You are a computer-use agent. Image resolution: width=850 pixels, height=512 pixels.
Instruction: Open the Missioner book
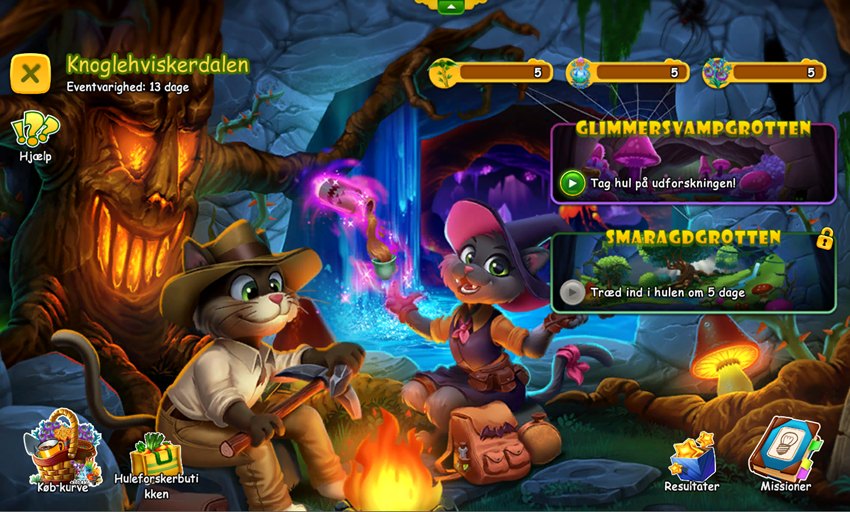tap(785, 452)
